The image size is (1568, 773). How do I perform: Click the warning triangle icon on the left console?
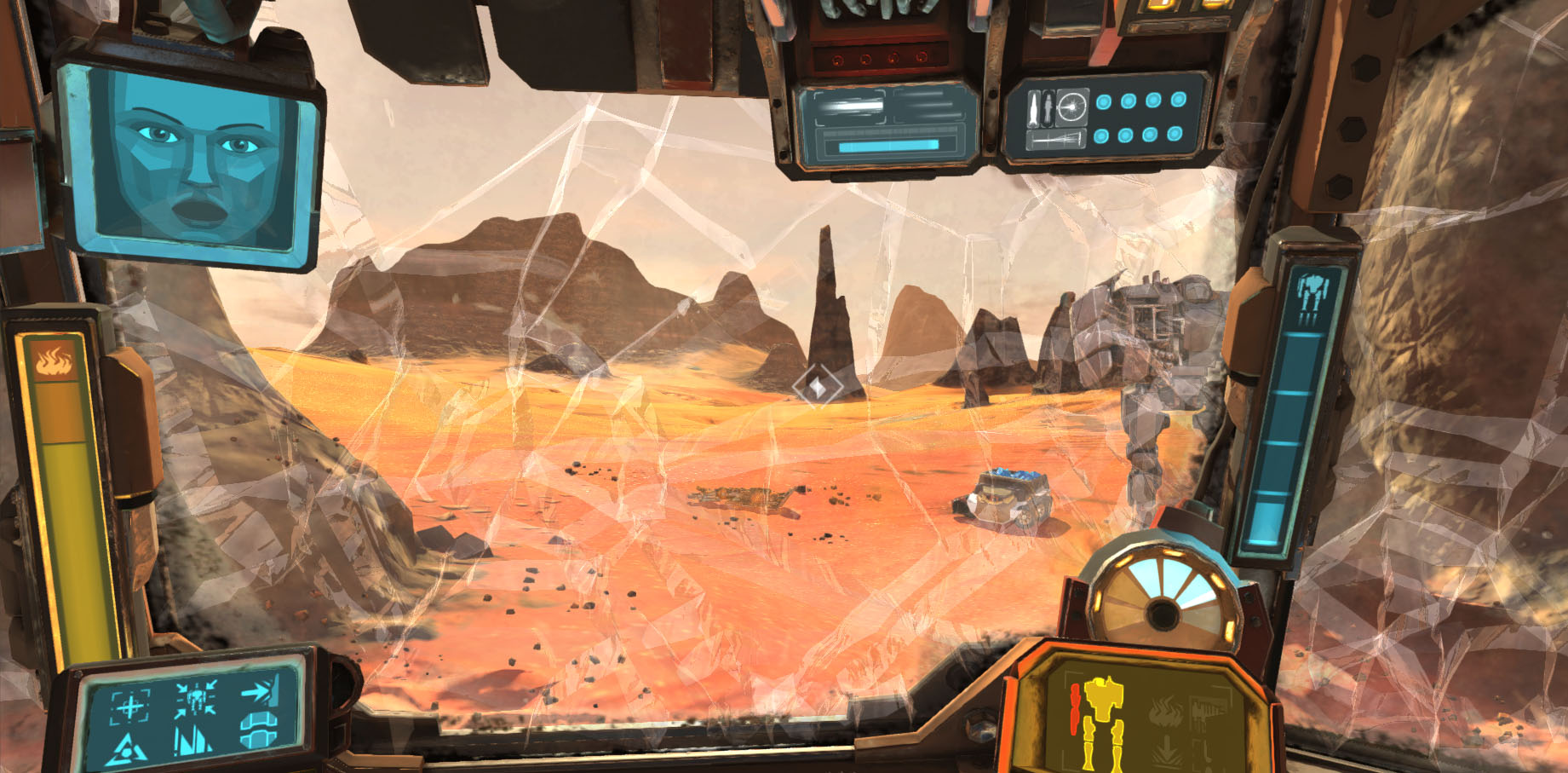pyautogui.click(x=128, y=747)
